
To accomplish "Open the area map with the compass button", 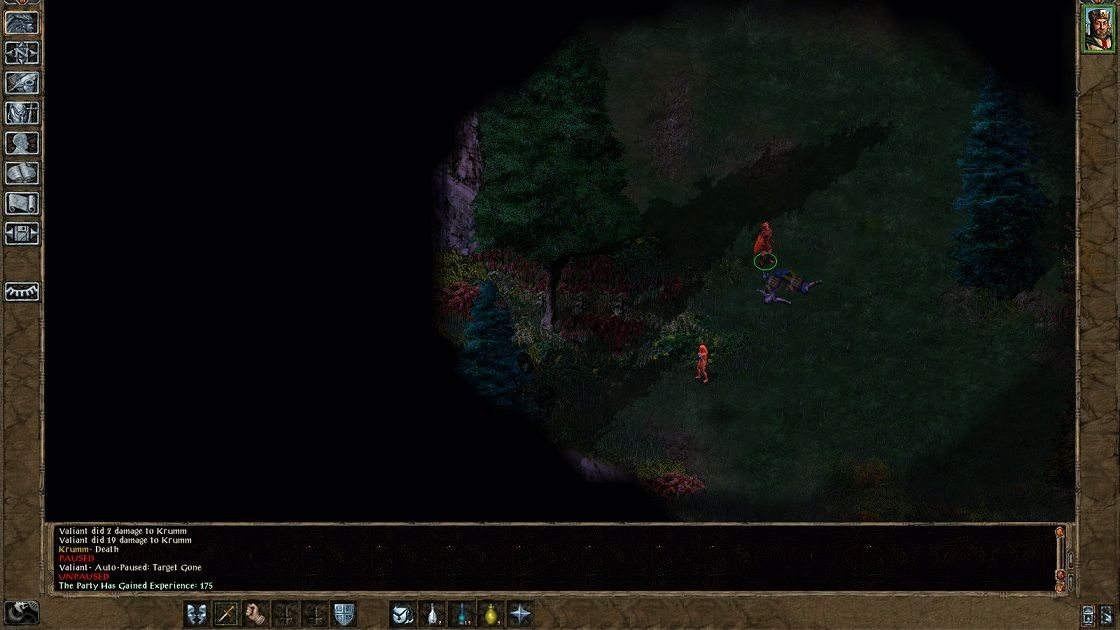I will [x=22, y=53].
